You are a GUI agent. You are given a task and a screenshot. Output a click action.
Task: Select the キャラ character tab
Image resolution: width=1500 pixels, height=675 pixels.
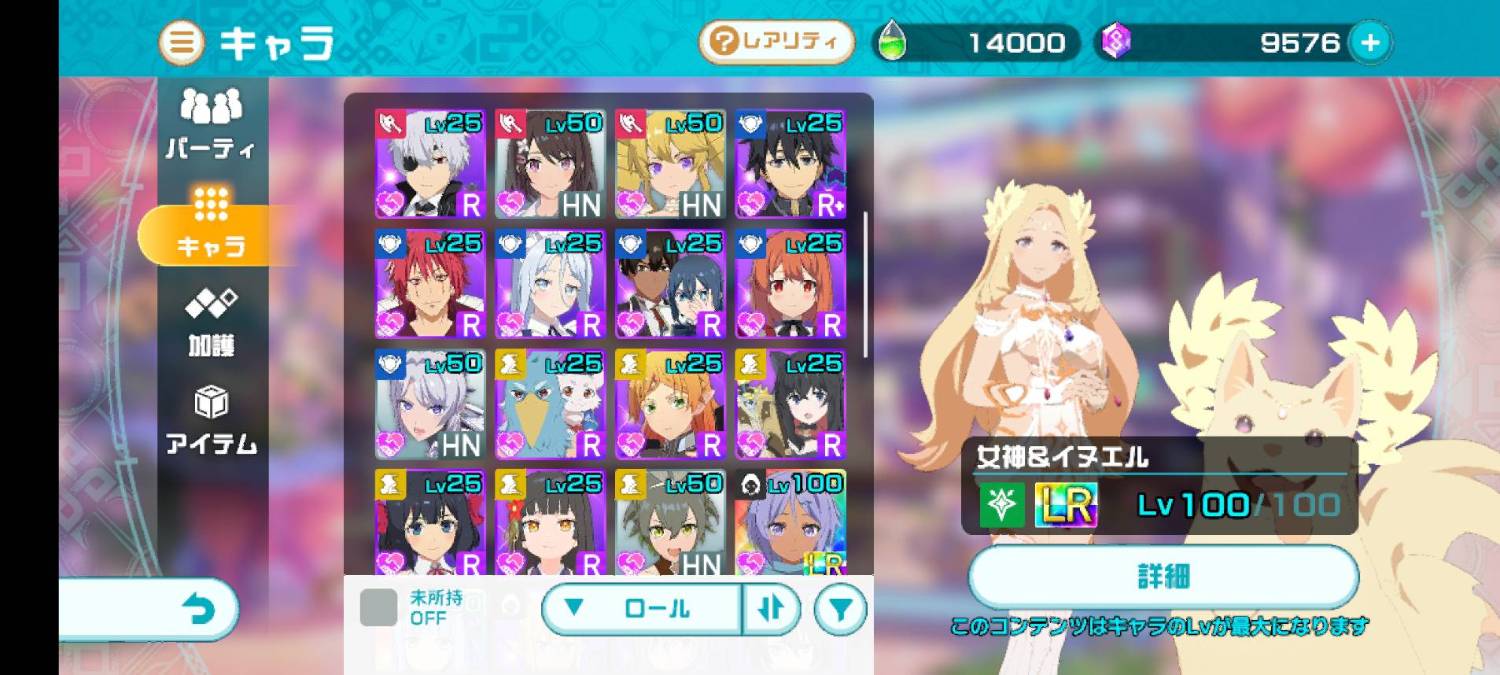coord(211,224)
